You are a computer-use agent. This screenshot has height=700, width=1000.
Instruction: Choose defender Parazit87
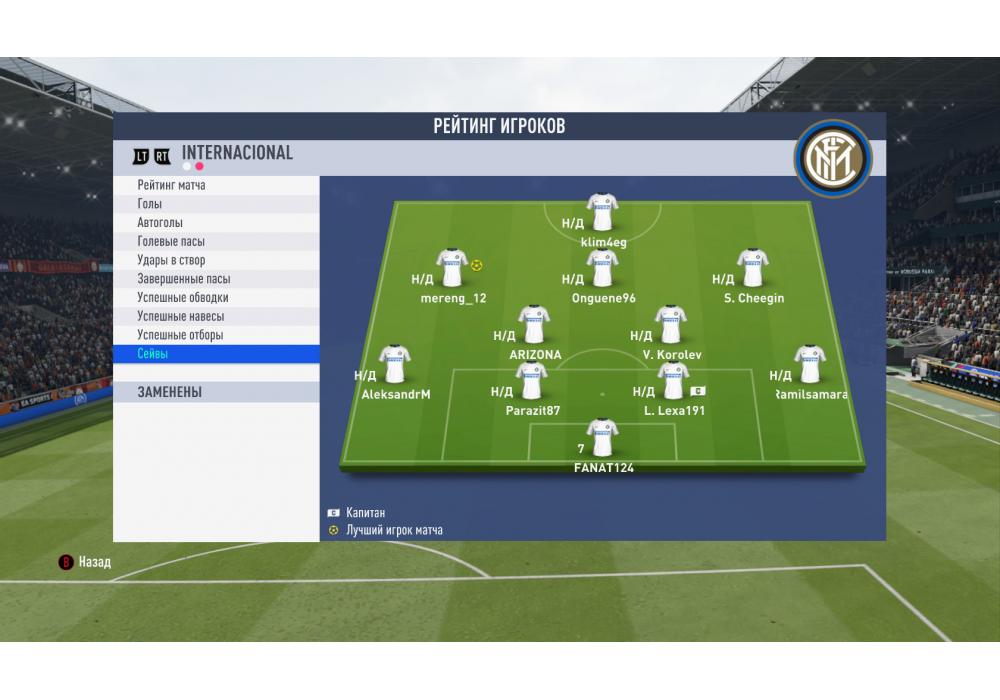click(x=531, y=381)
